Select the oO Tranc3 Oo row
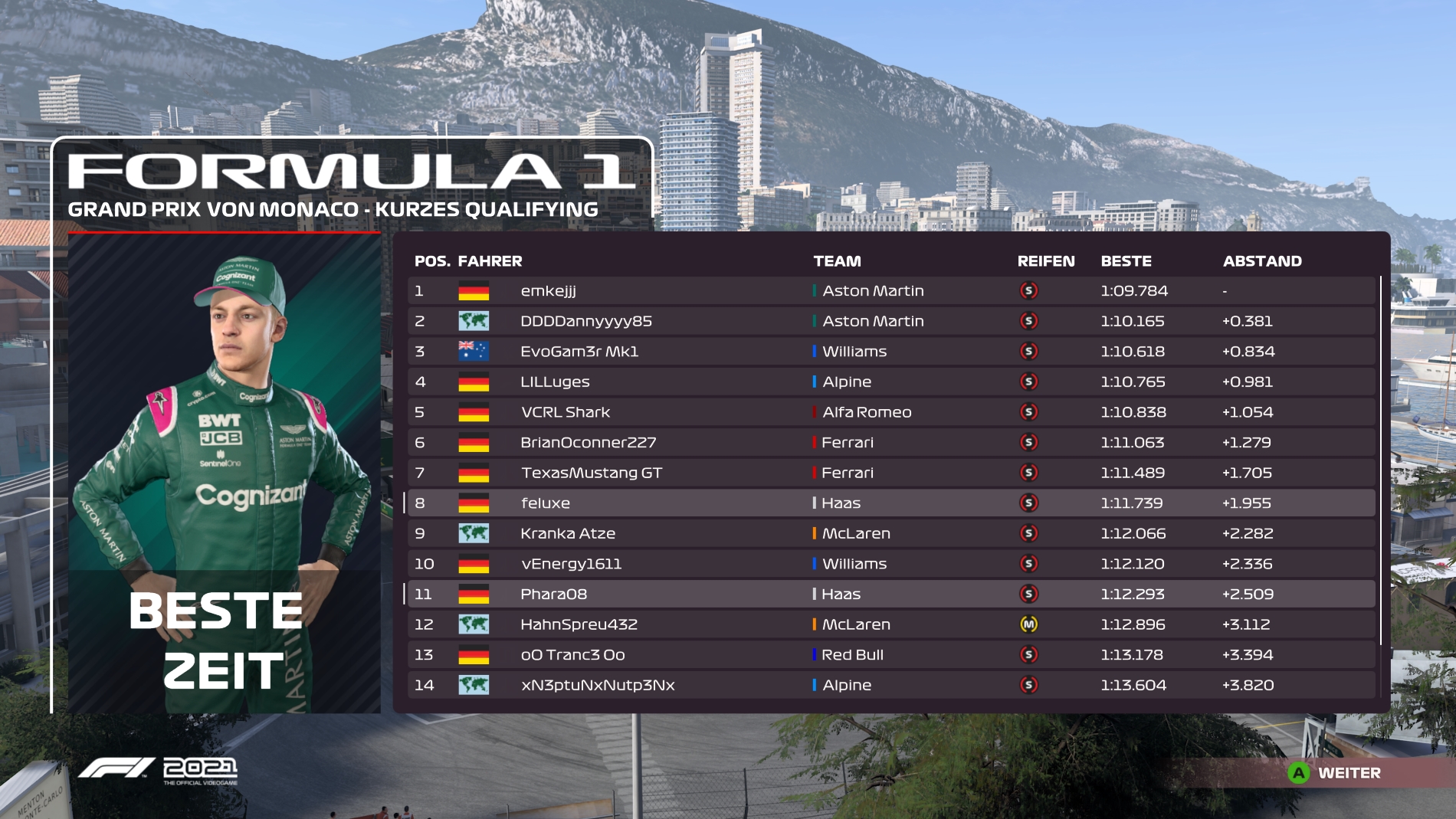 889,655
